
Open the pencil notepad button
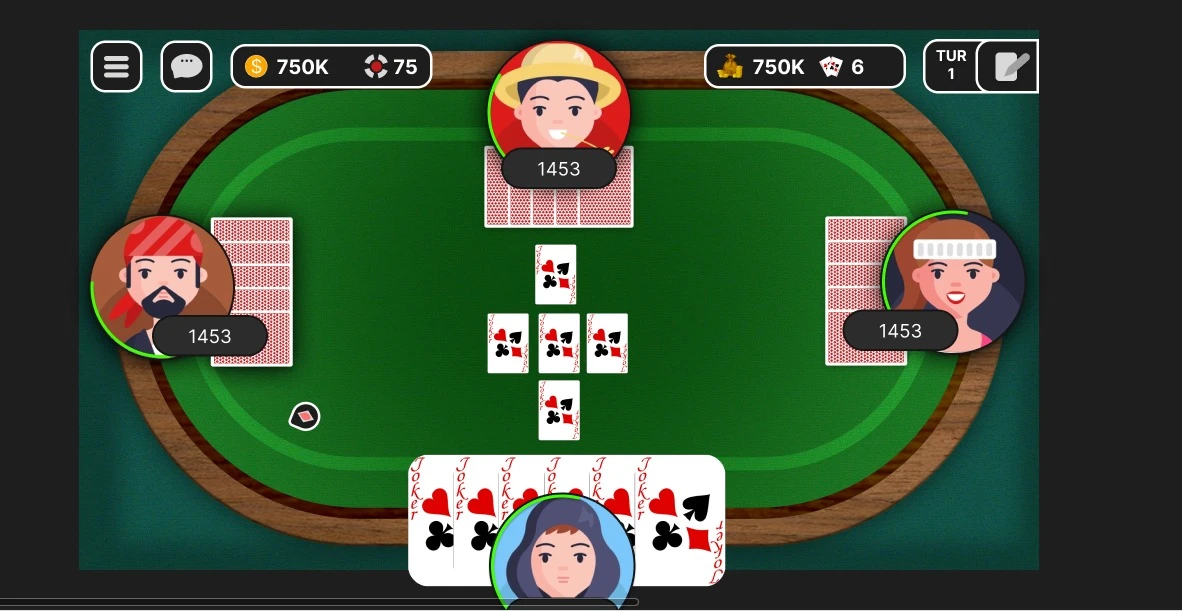click(1008, 67)
